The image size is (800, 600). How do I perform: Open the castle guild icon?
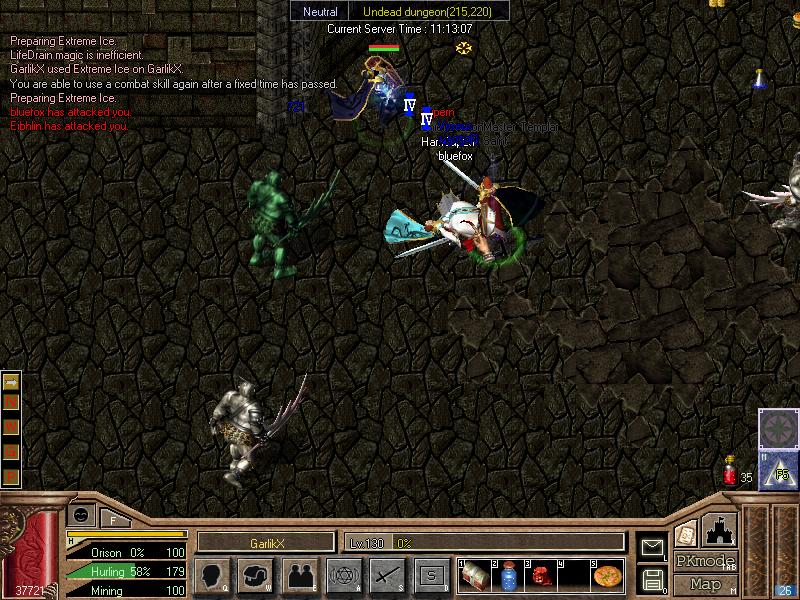pos(720,530)
